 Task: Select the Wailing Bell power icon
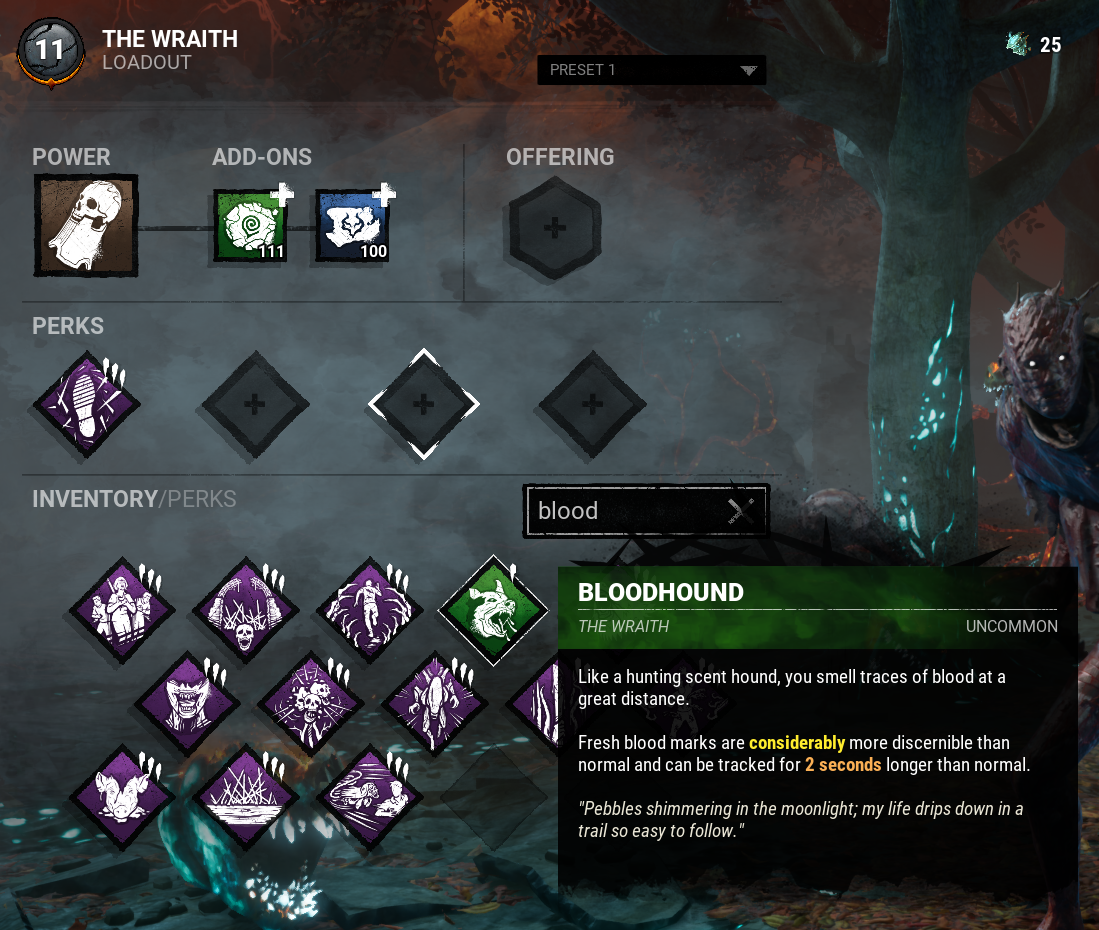85,225
